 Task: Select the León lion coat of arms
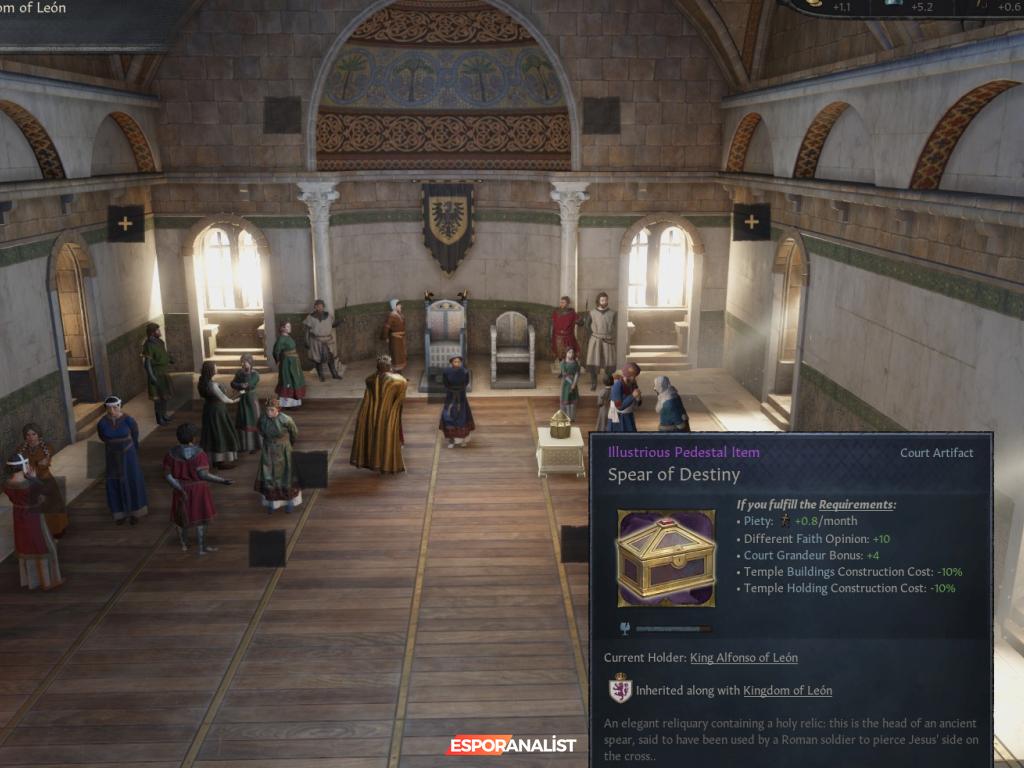(x=620, y=690)
